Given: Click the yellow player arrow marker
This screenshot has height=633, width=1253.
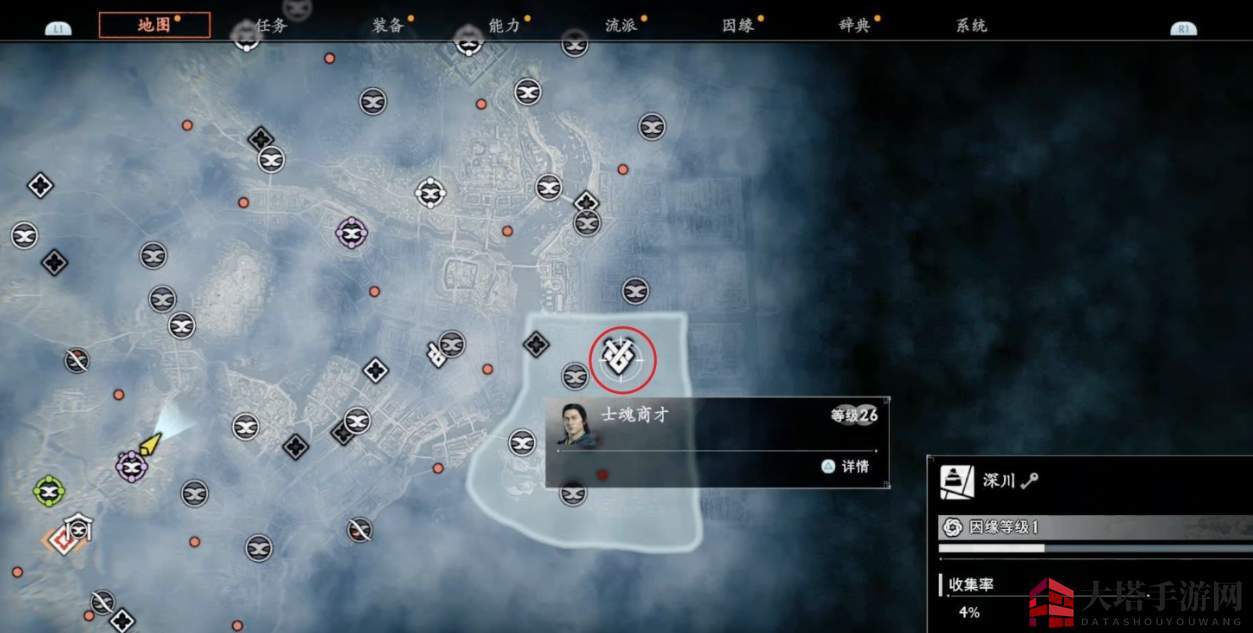Looking at the screenshot, I should click(150, 443).
